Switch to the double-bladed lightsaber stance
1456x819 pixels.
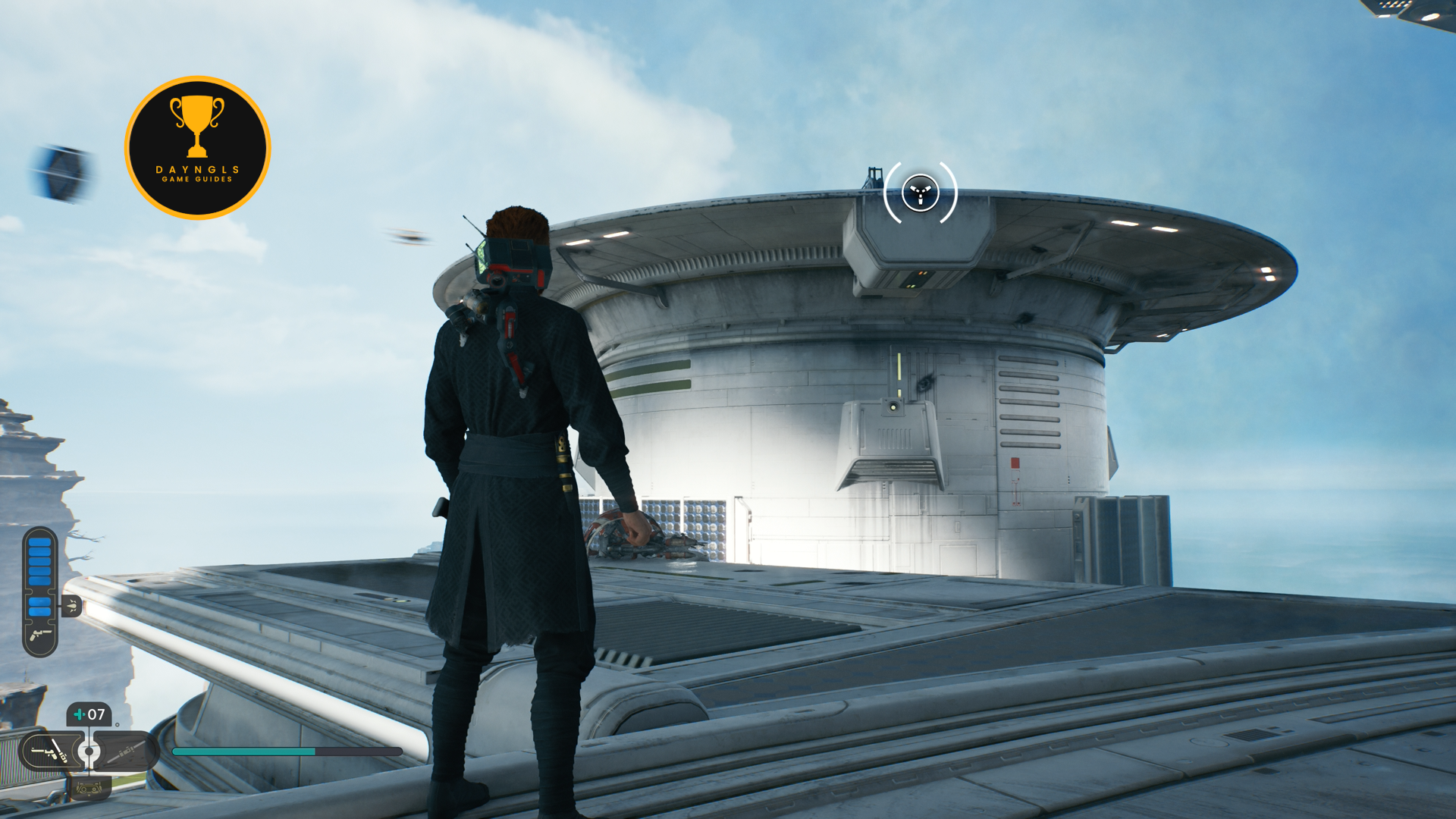pyautogui.click(x=125, y=752)
